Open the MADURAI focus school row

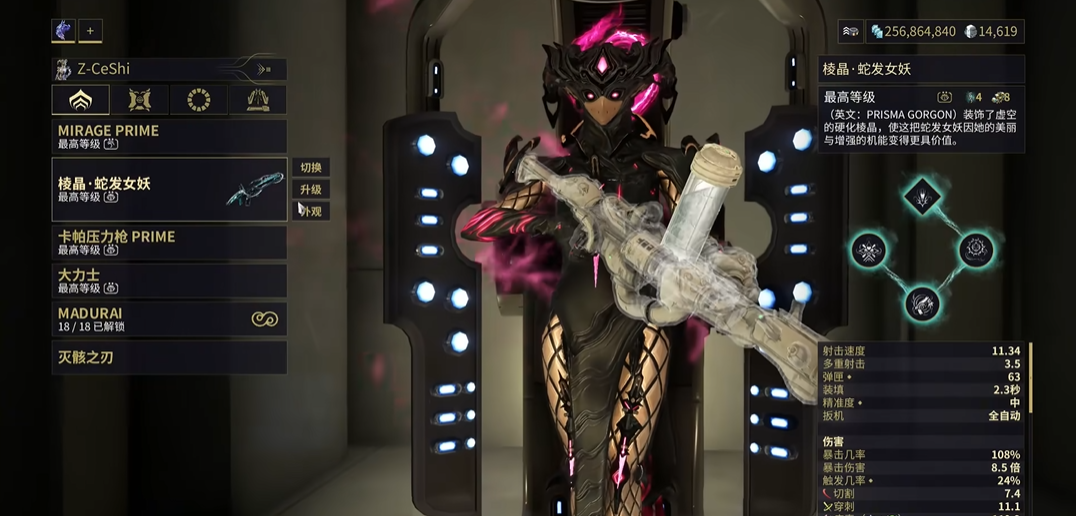169,319
